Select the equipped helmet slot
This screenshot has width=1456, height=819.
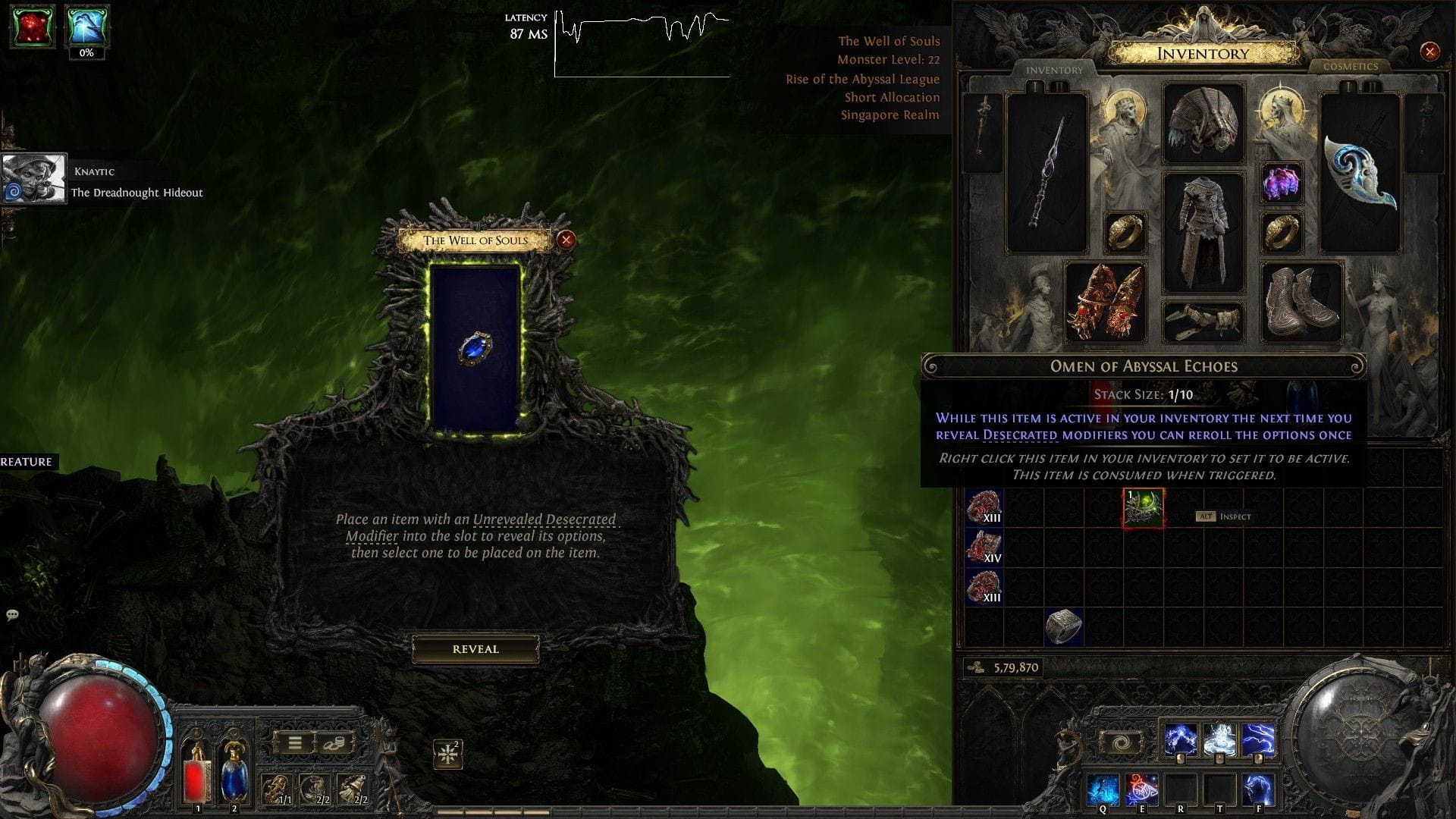tap(1203, 124)
